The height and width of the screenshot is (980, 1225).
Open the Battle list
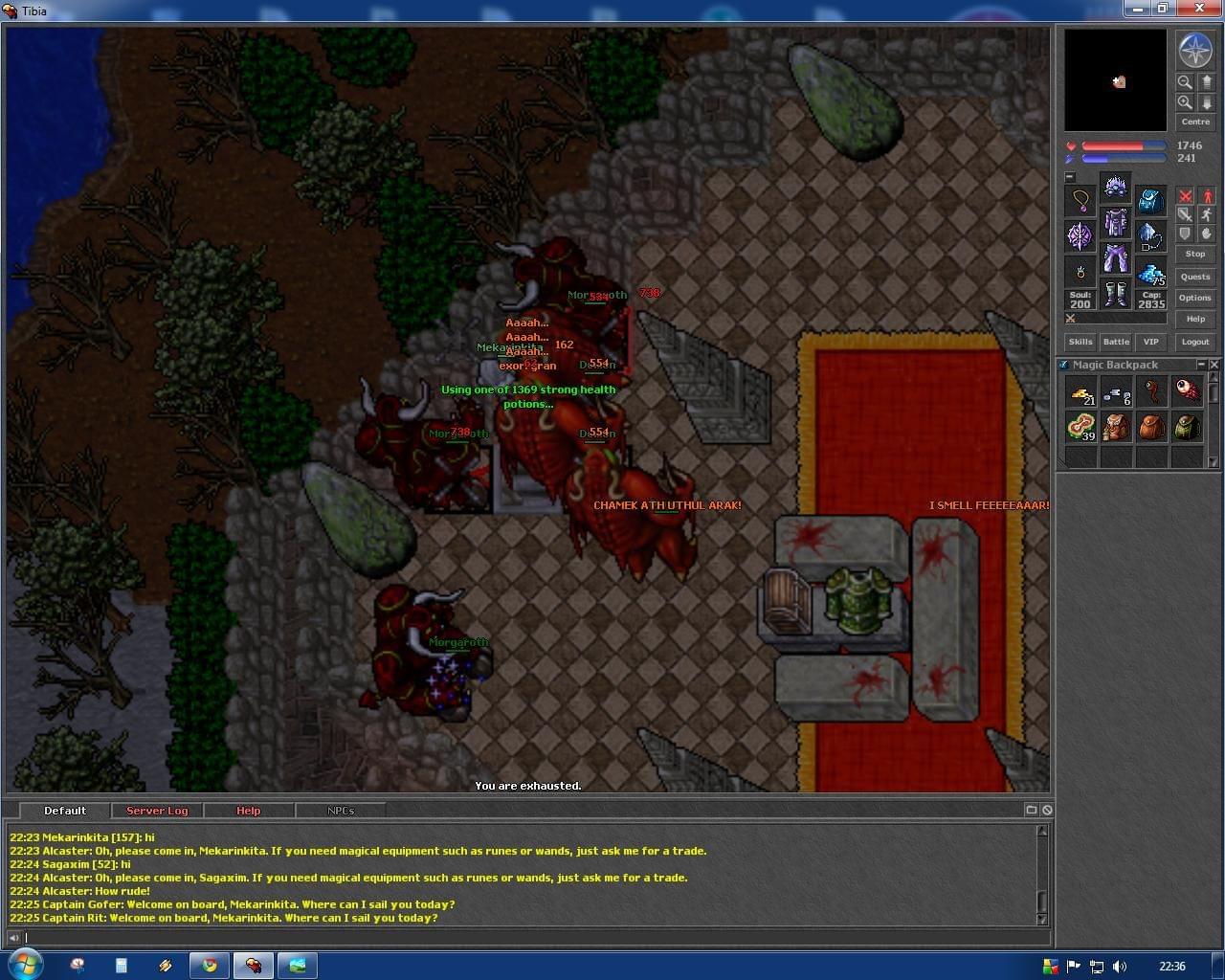tap(1116, 342)
